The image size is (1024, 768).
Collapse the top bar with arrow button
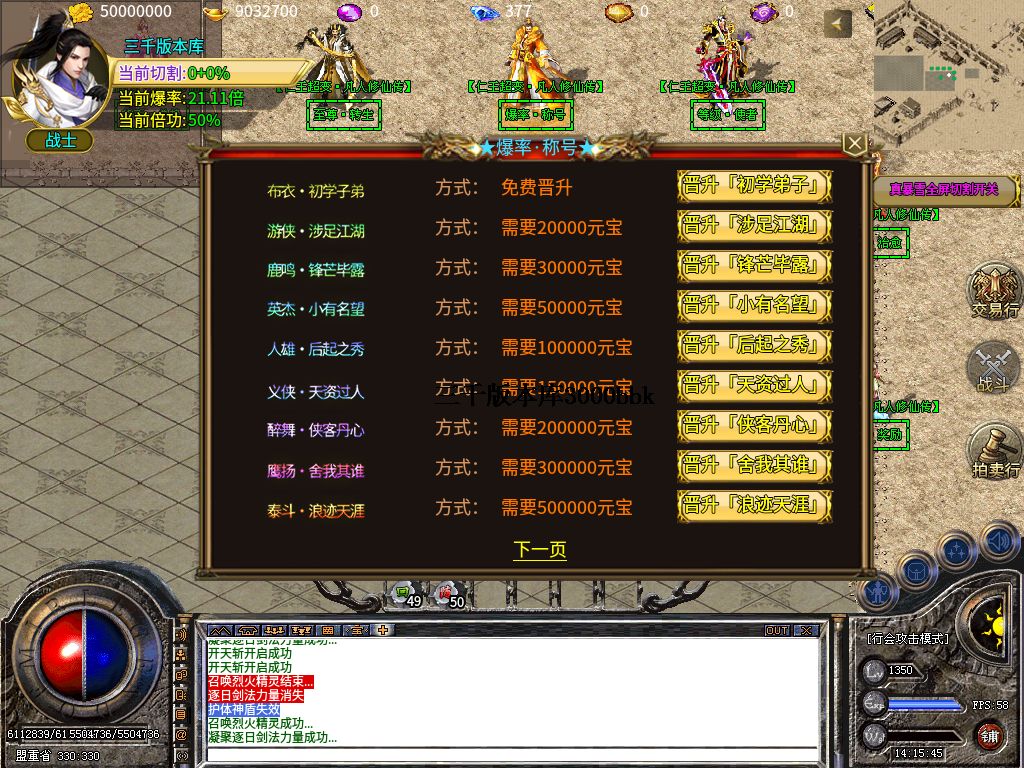pos(838,24)
